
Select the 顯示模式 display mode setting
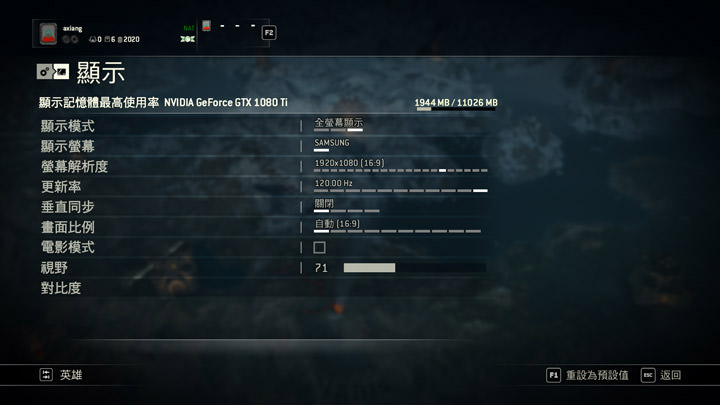tap(68, 126)
